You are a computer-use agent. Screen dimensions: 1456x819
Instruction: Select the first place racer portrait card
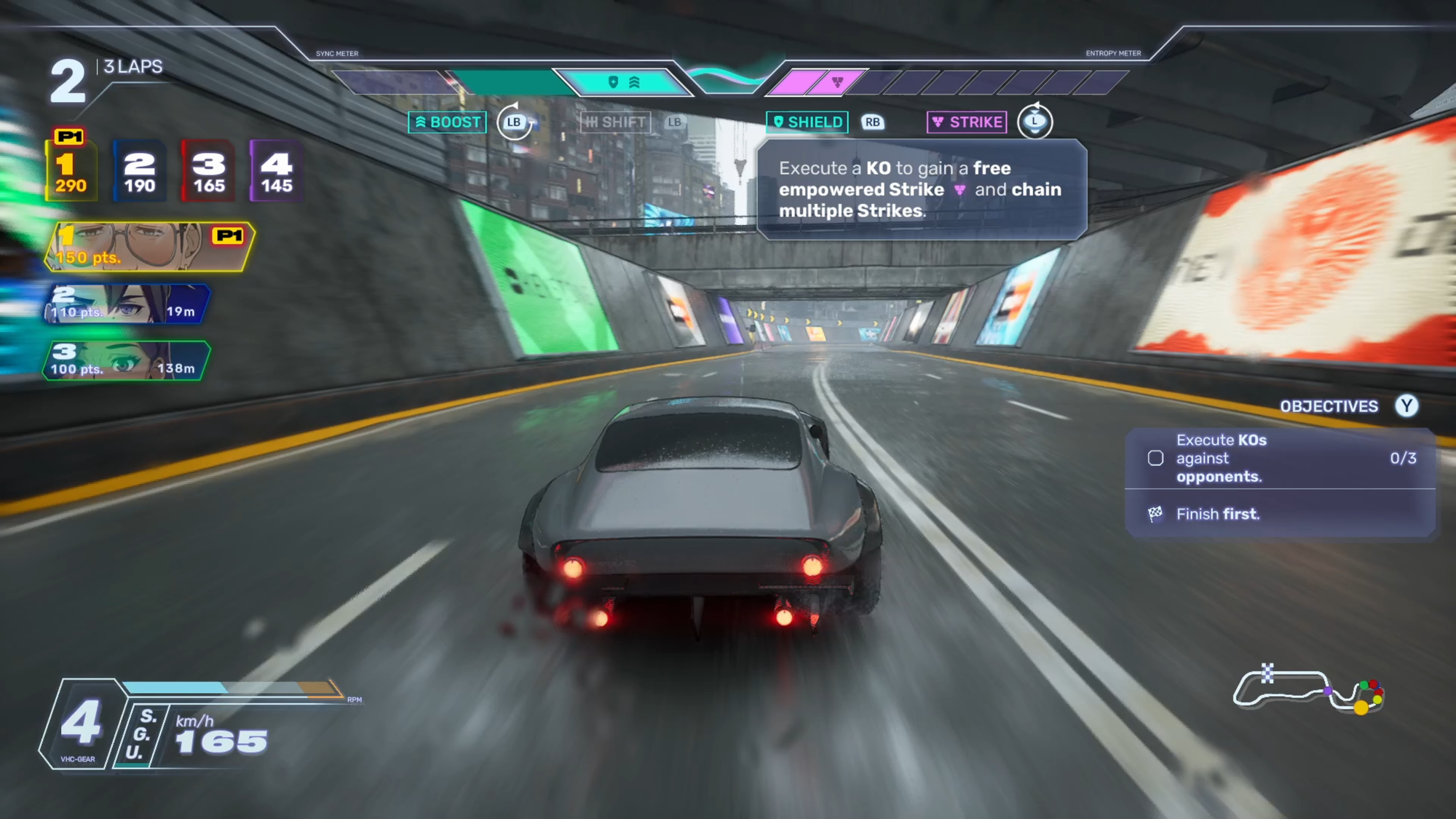click(x=149, y=247)
